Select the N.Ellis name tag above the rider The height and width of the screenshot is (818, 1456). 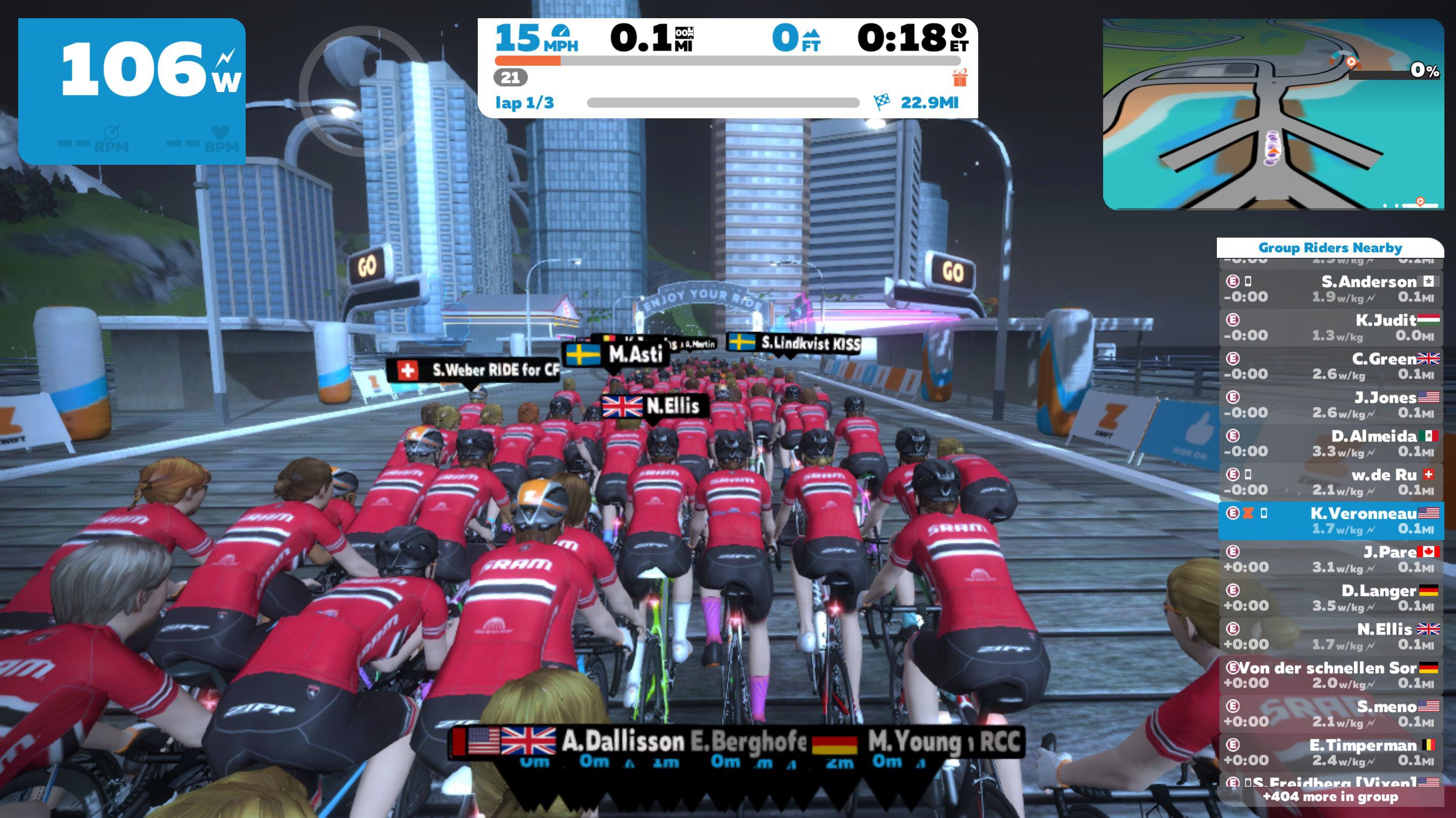(x=654, y=406)
